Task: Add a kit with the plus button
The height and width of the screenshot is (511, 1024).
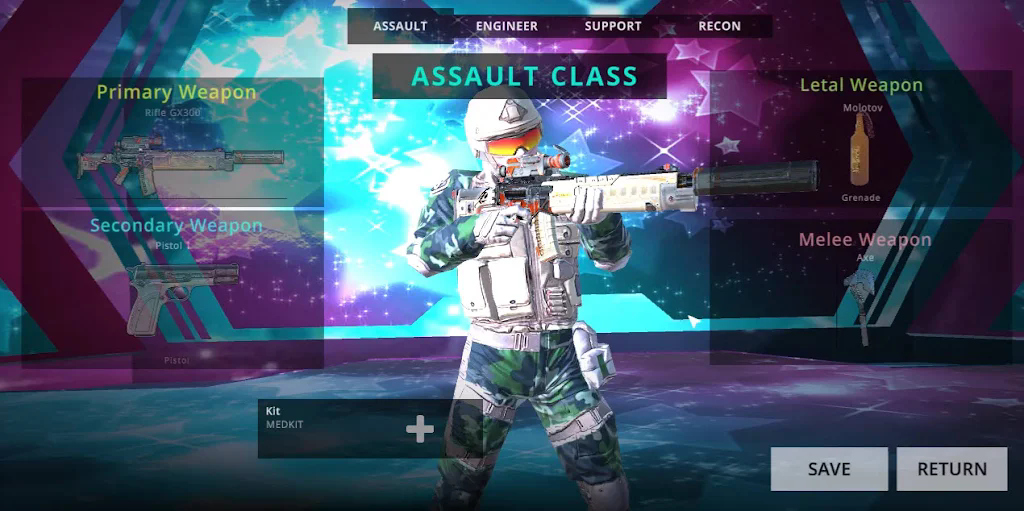Action: coord(420,430)
